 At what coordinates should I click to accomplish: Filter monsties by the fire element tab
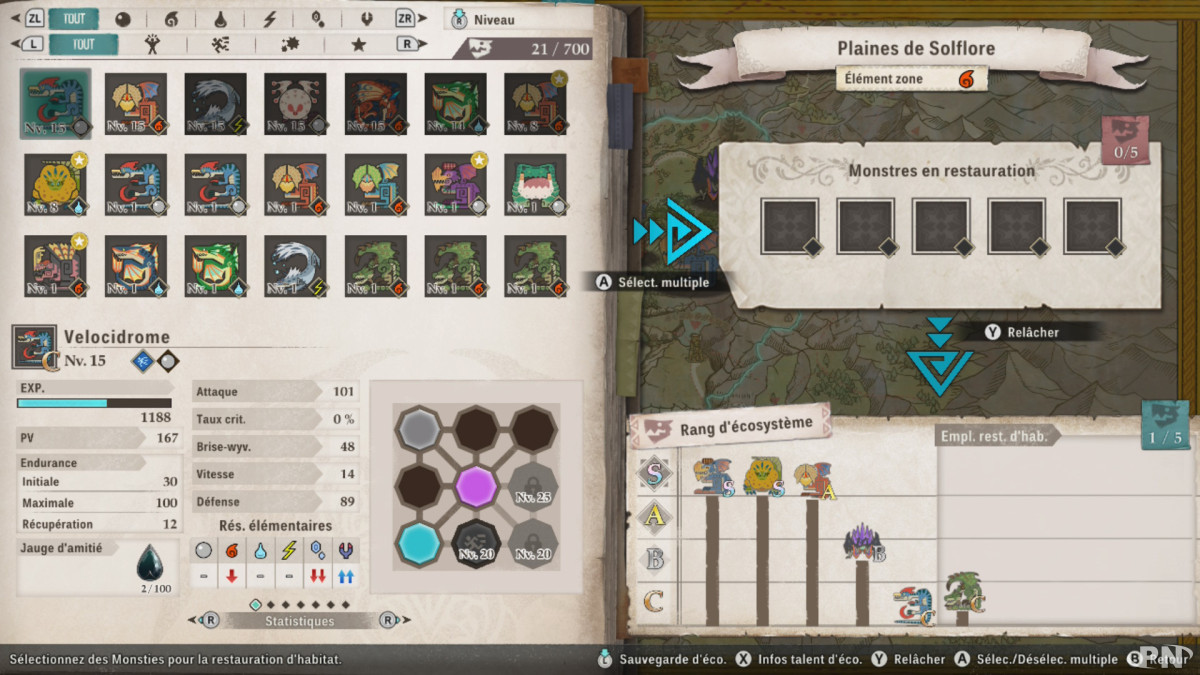[x=170, y=19]
